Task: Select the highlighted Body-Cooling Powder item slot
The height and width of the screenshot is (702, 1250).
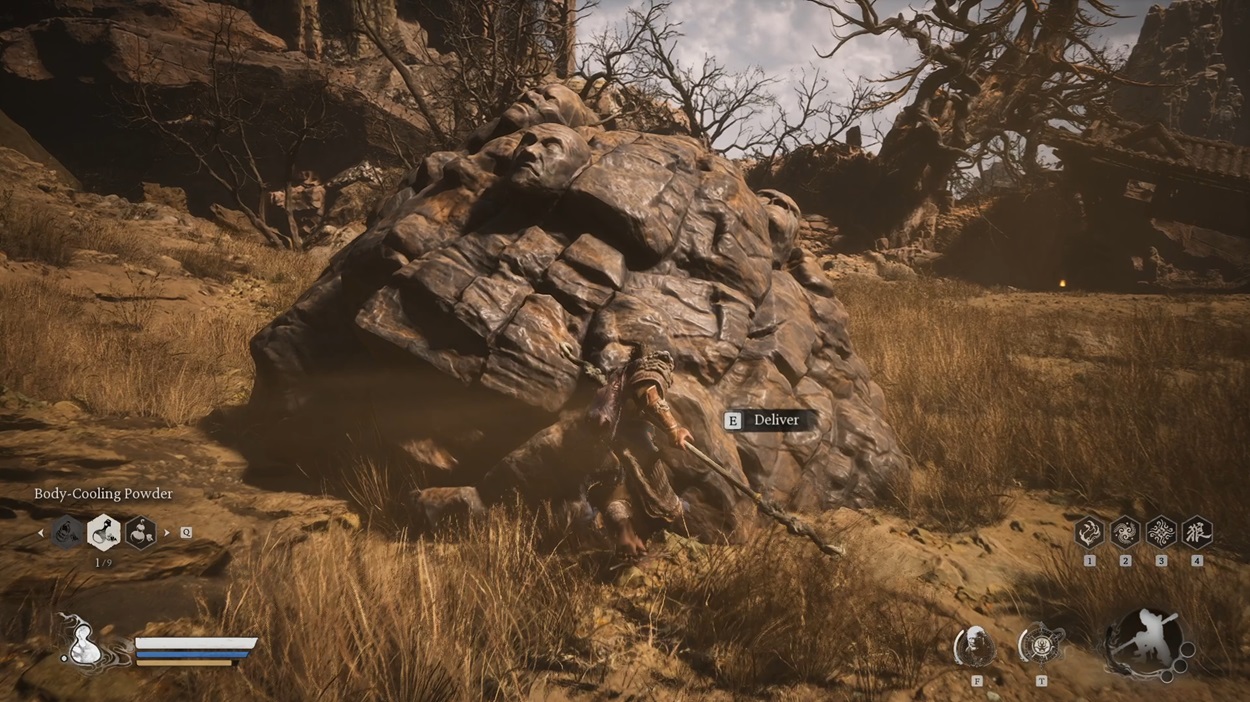Action: tap(104, 532)
